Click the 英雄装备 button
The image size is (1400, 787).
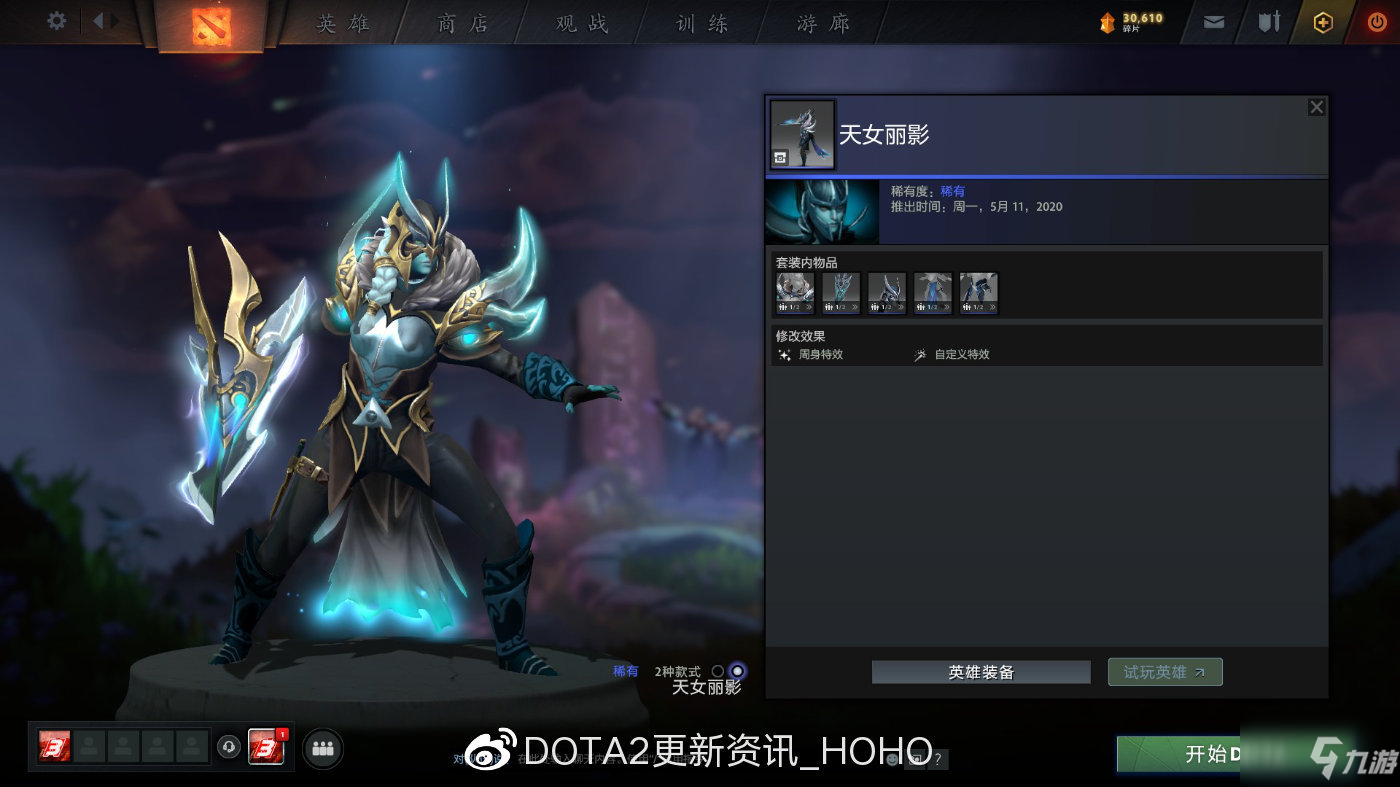pos(981,671)
